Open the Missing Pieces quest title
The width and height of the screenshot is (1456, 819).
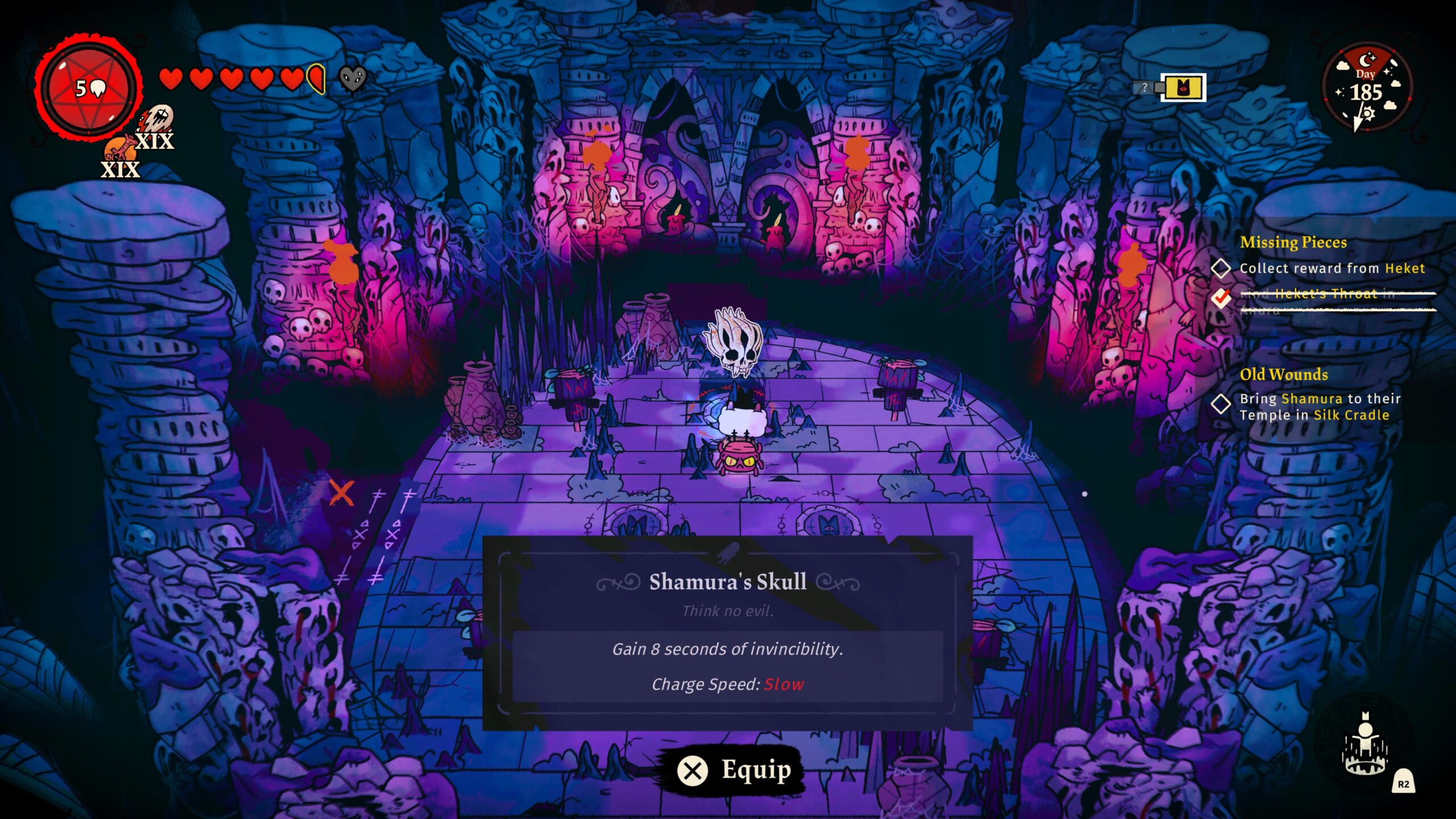pos(1293,242)
